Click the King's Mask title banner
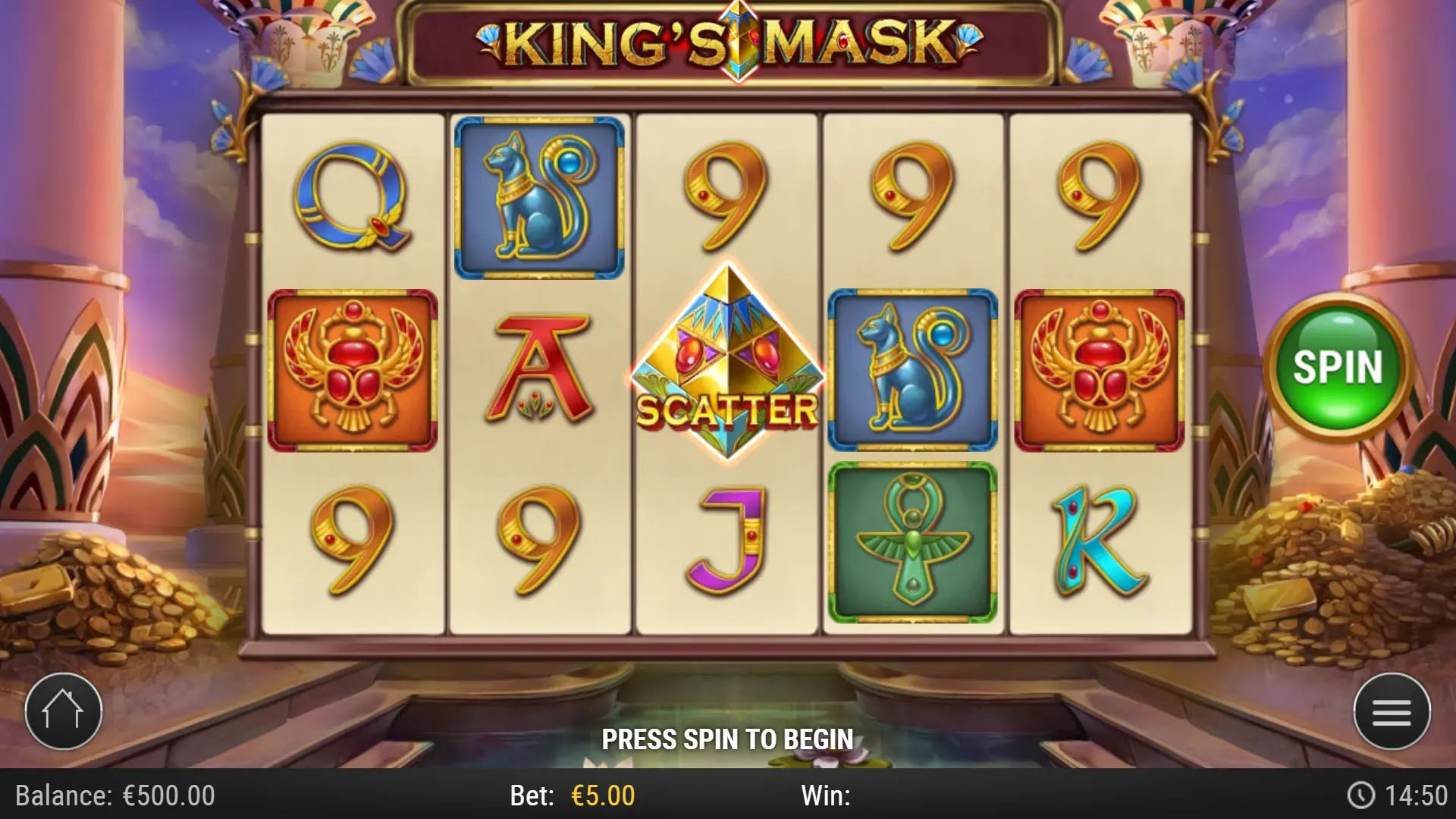 coord(728,42)
